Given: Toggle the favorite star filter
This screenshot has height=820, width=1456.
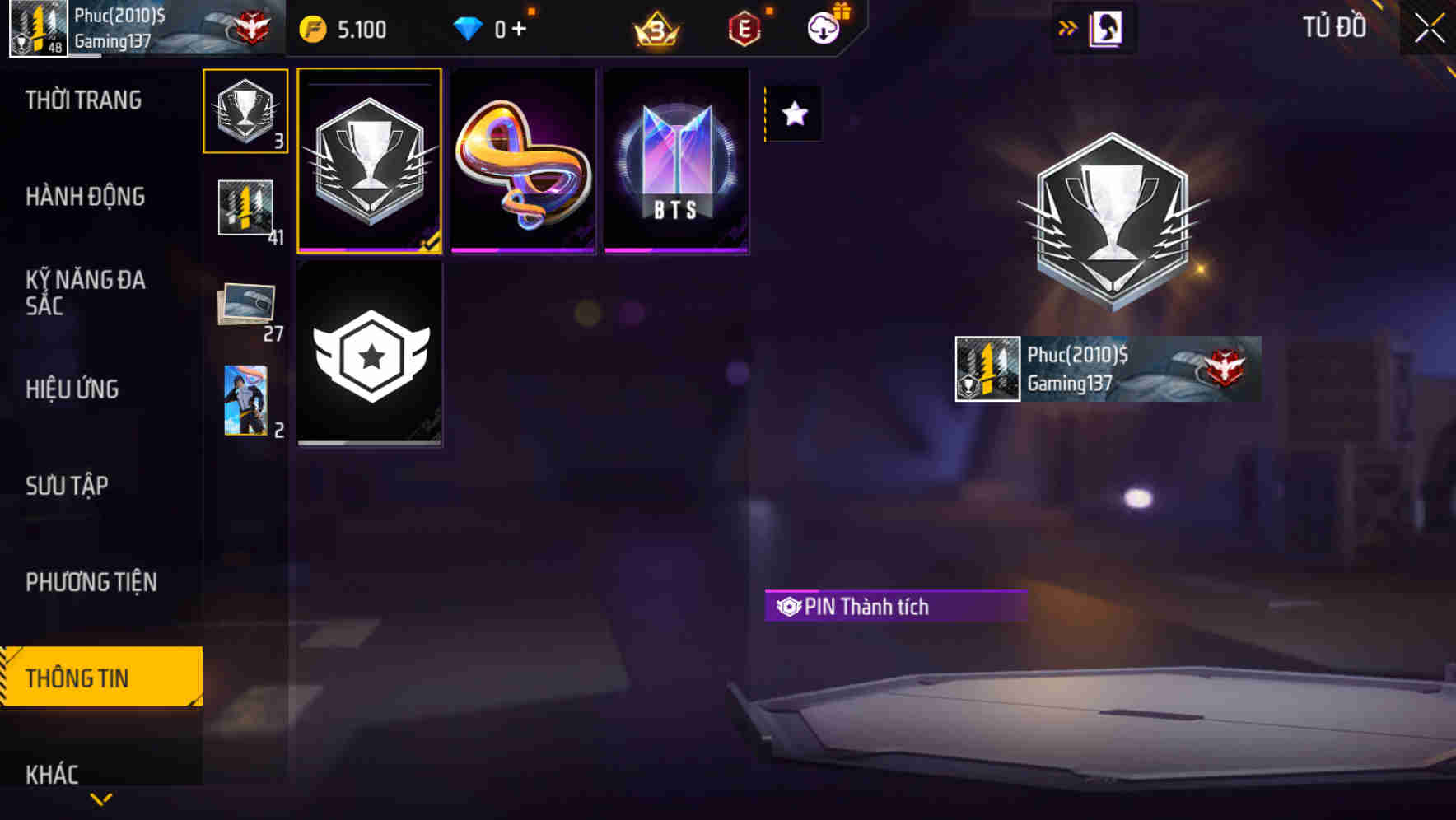Looking at the screenshot, I should tap(793, 114).
